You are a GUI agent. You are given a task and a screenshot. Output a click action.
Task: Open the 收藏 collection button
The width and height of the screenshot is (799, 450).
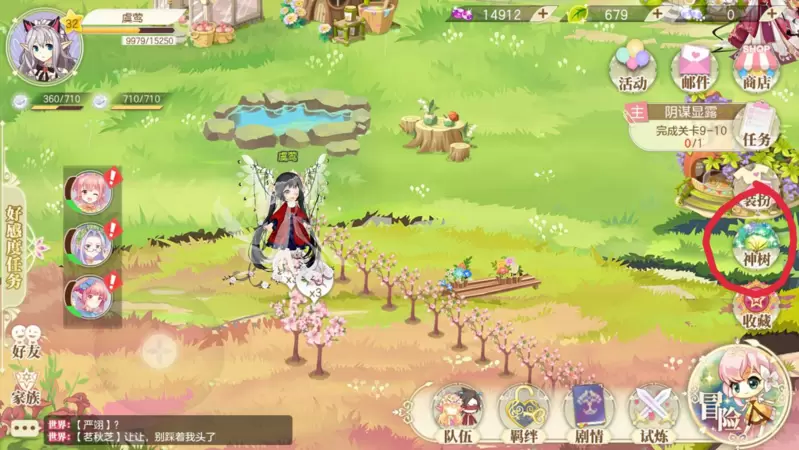click(757, 308)
